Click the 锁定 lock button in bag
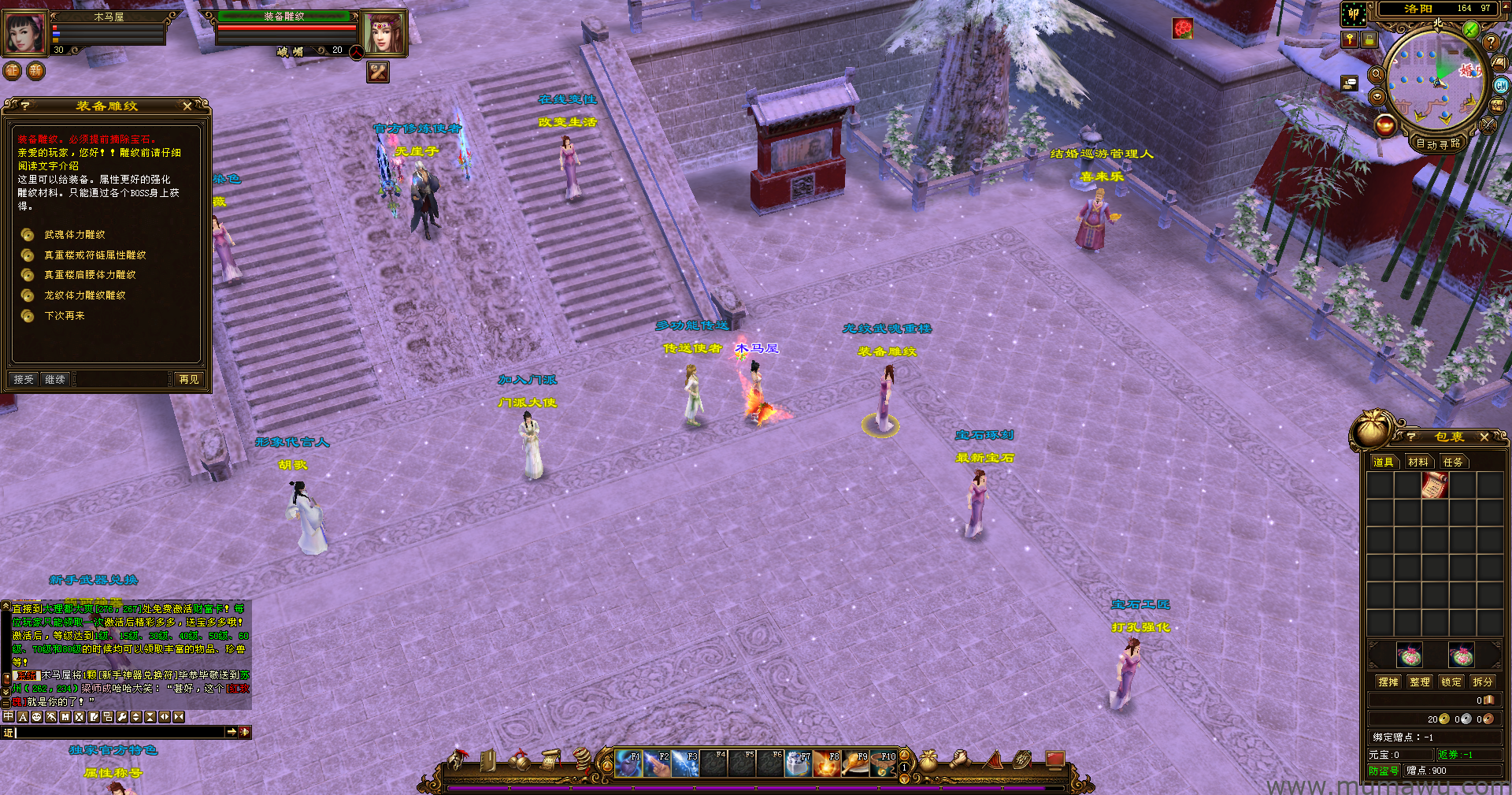The width and height of the screenshot is (1512, 795). point(1451,682)
